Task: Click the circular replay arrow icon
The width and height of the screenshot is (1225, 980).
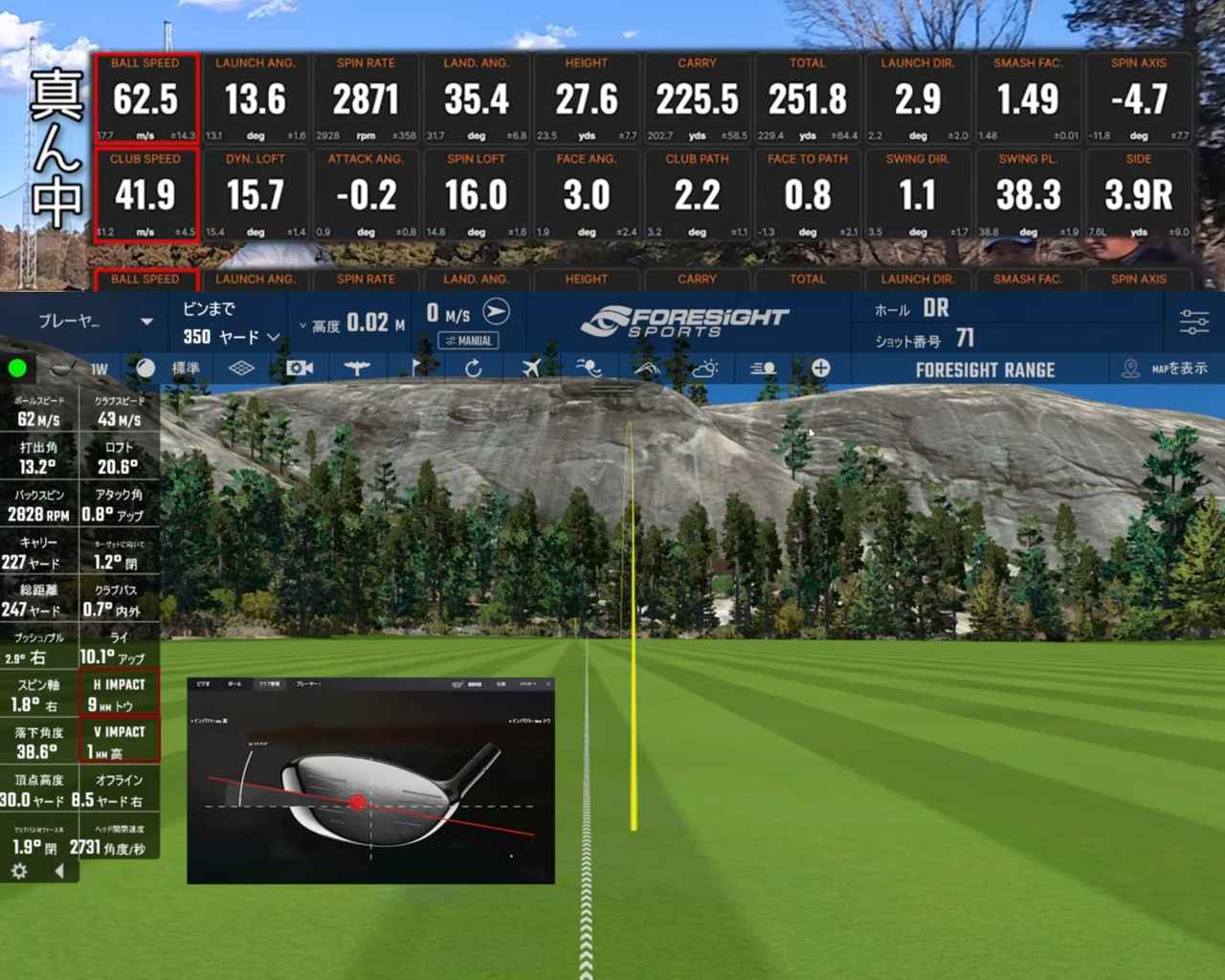Action: pos(473,368)
